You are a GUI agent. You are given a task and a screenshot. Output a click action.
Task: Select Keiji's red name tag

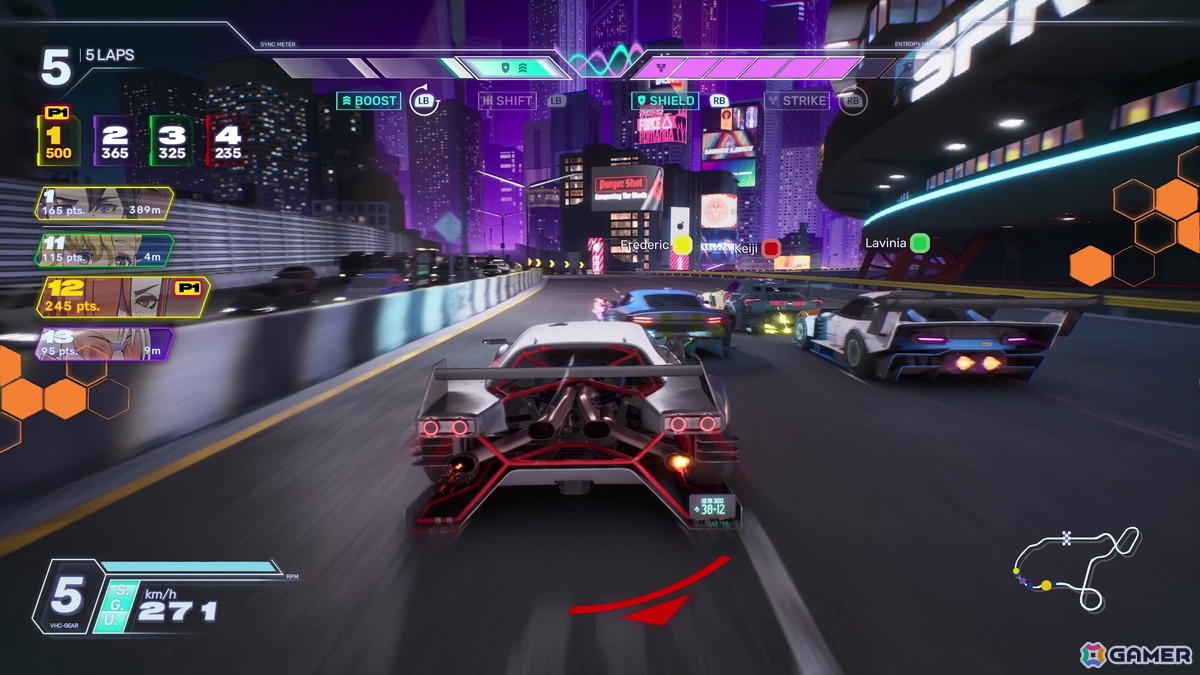coord(757,248)
